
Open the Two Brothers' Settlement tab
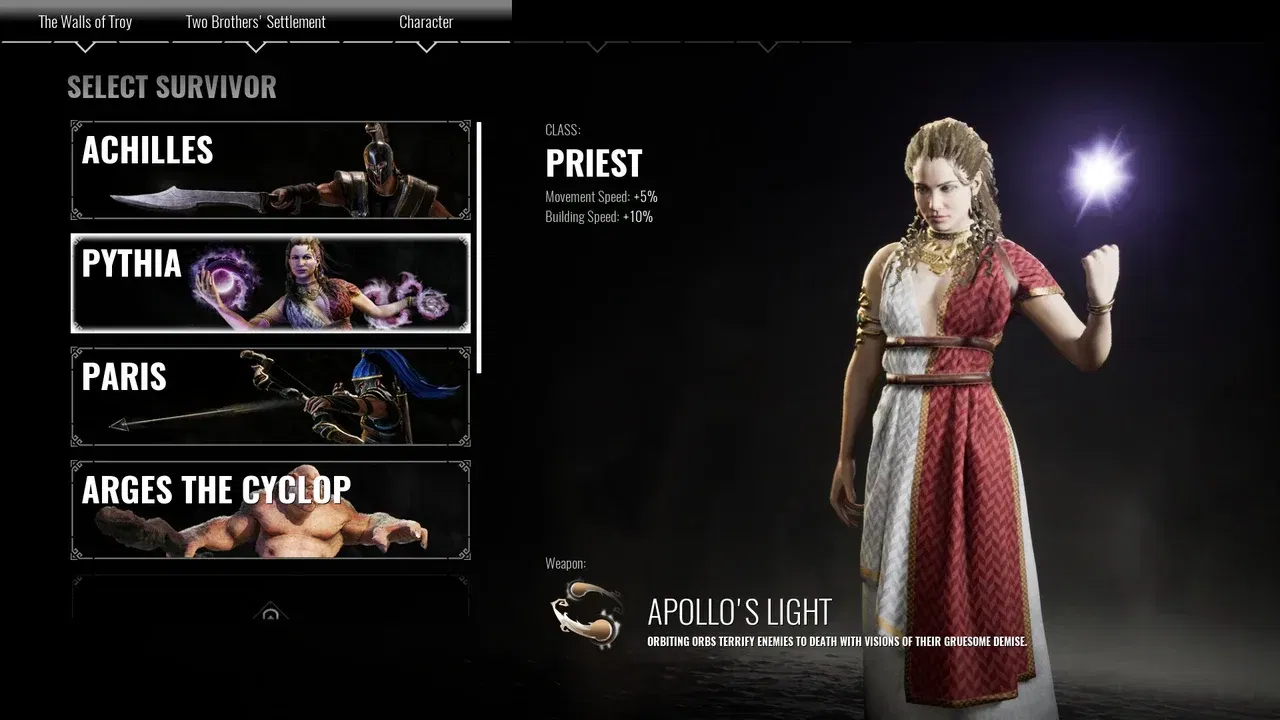[x=254, y=21]
